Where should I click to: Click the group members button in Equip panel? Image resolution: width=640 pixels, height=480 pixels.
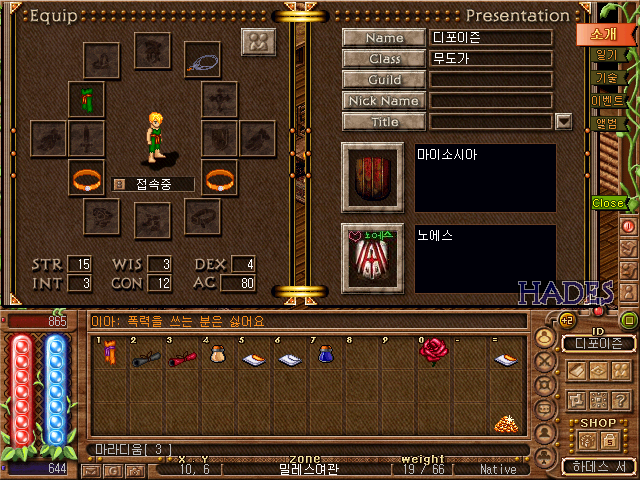[258, 43]
